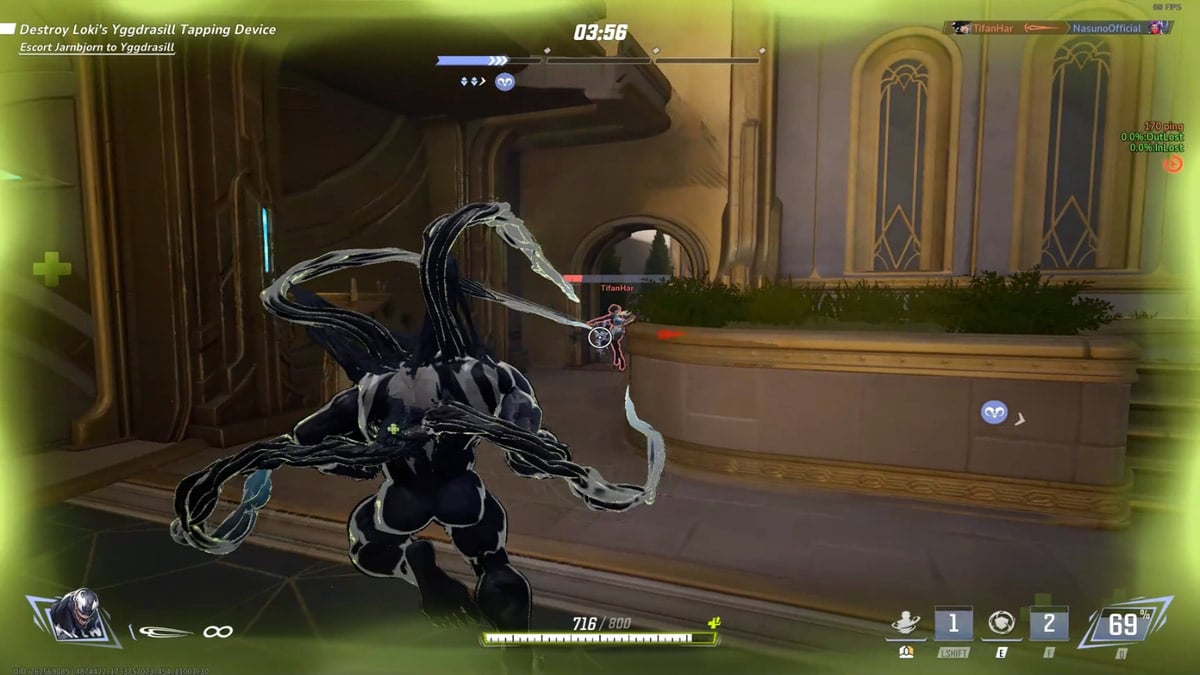Click the Destroy Loki's Yggdrasill objective text
The image size is (1200, 675).
[x=148, y=30]
